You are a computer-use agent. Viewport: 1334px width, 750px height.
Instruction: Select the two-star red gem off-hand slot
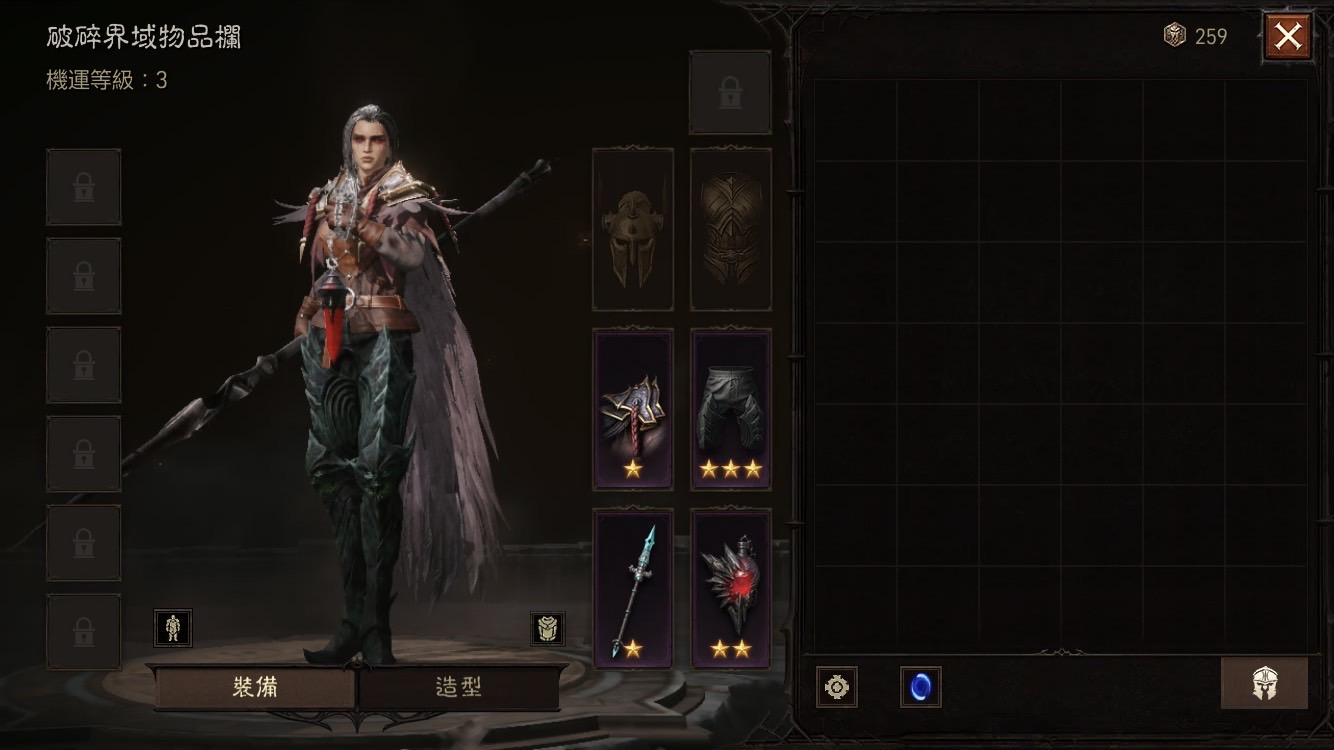tap(730, 588)
